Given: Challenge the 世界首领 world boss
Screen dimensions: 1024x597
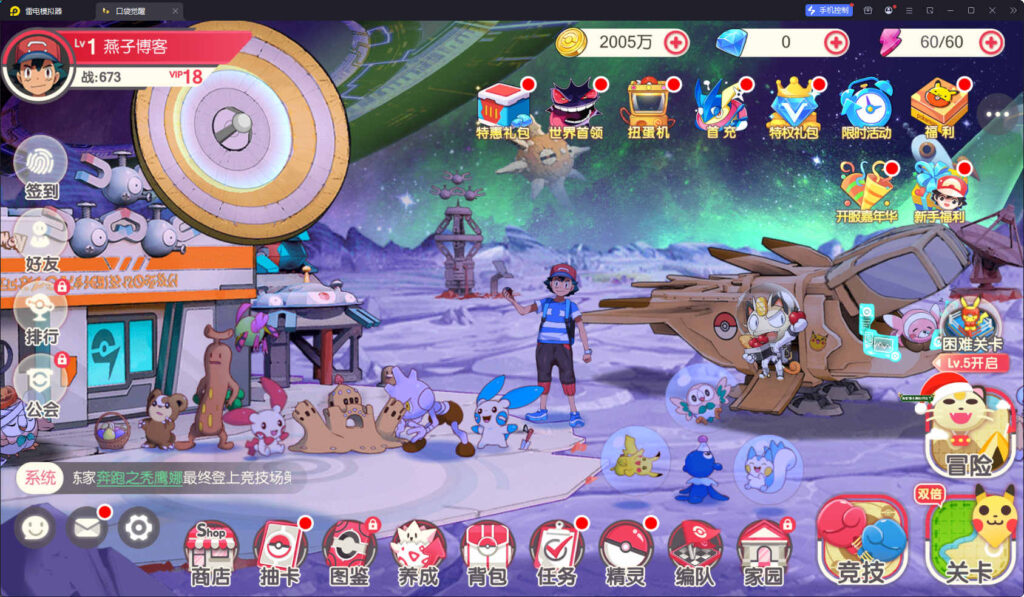Looking at the screenshot, I should [576, 108].
